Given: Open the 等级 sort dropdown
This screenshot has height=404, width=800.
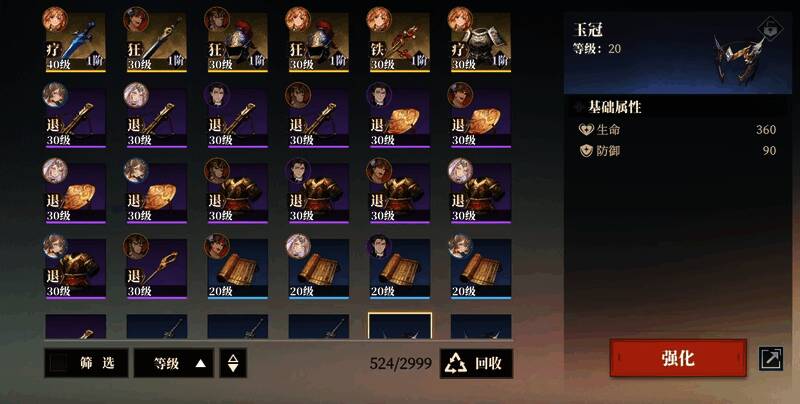Looking at the screenshot, I should [174, 362].
